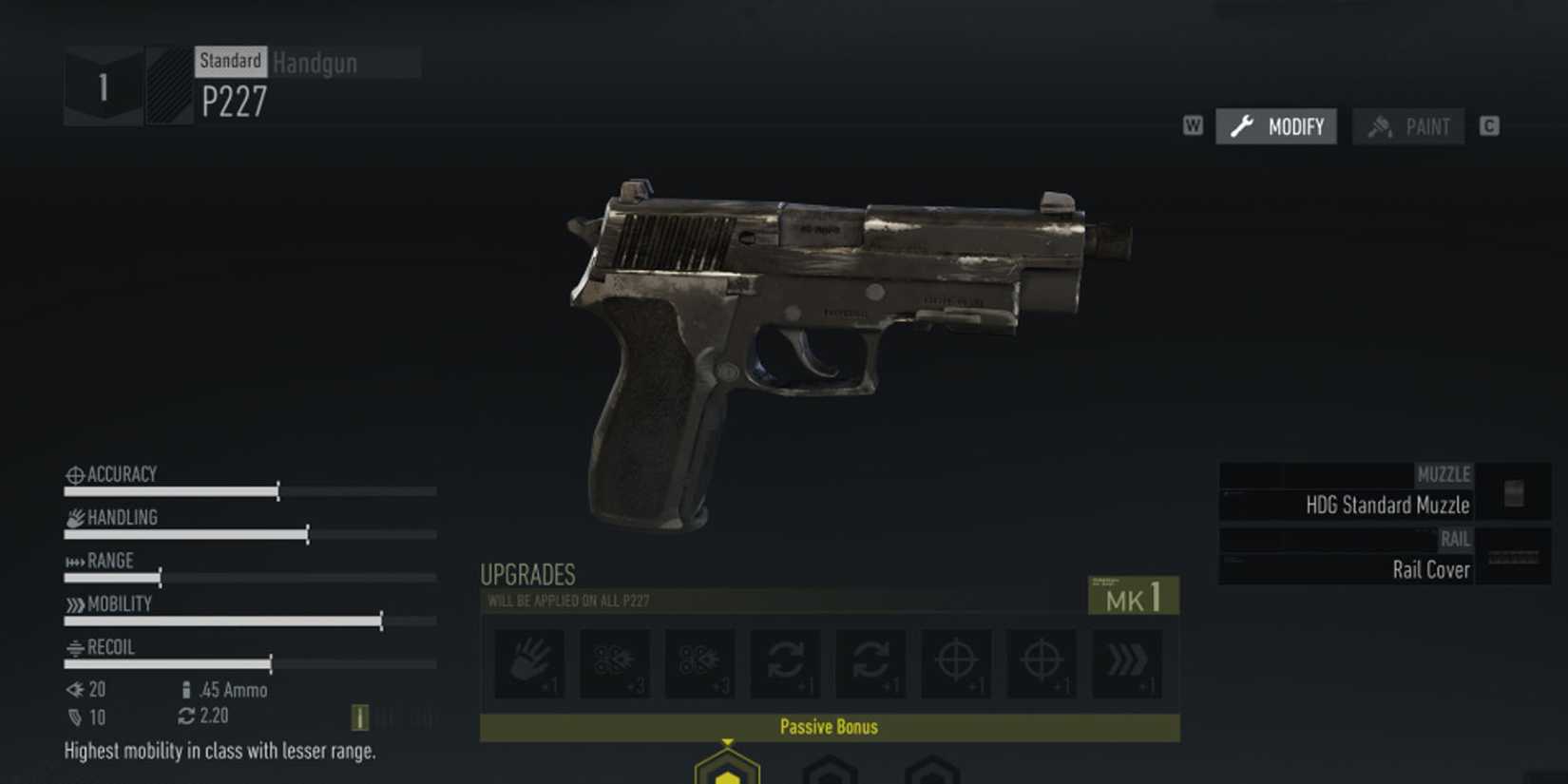Select the first damage +3 upgrade icon
Viewport: 1568px width, 784px height.
tap(615, 665)
